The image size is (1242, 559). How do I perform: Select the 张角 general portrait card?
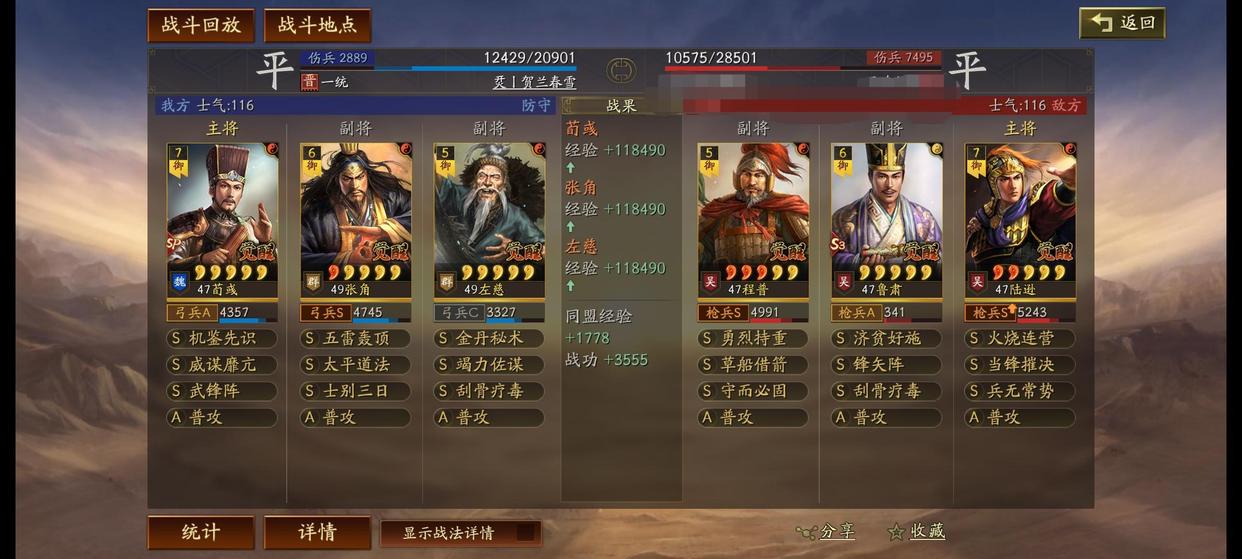tap(356, 219)
